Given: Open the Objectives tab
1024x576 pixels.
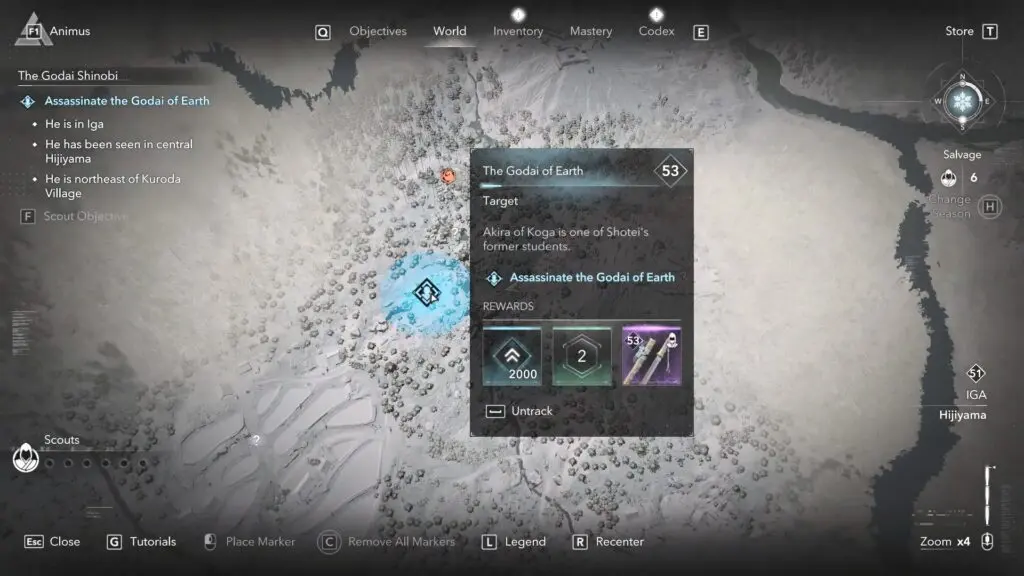Looking at the screenshot, I should 377,31.
